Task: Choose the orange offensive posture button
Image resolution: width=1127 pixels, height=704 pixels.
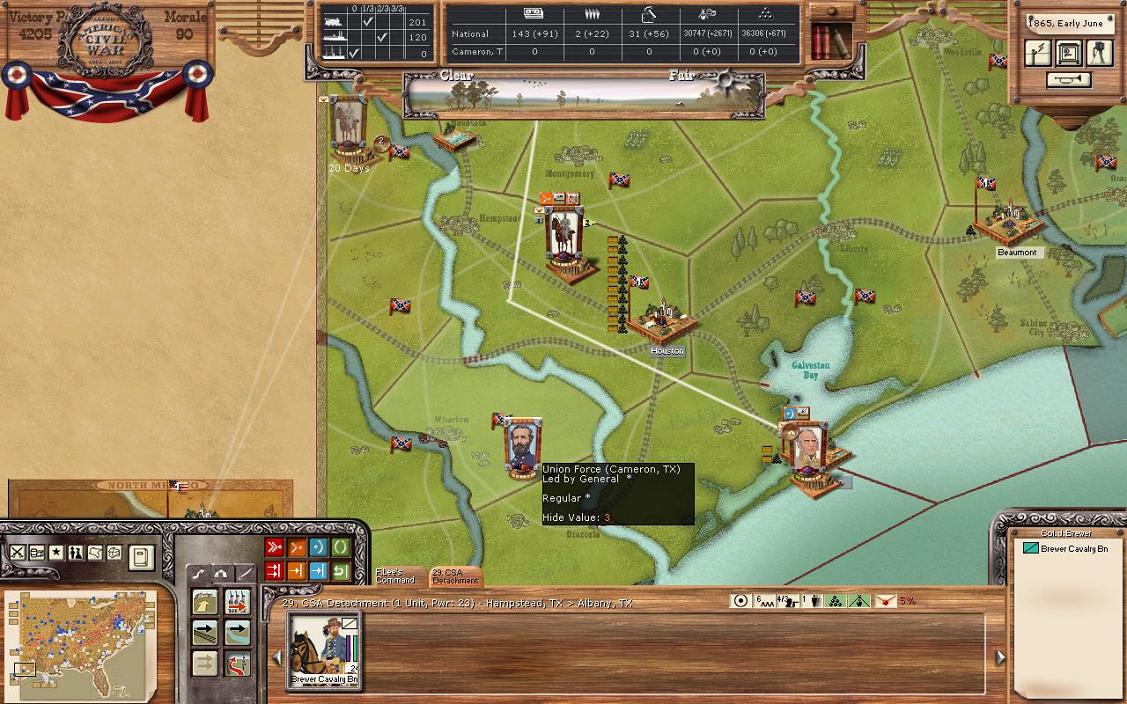Action: (x=296, y=547)
